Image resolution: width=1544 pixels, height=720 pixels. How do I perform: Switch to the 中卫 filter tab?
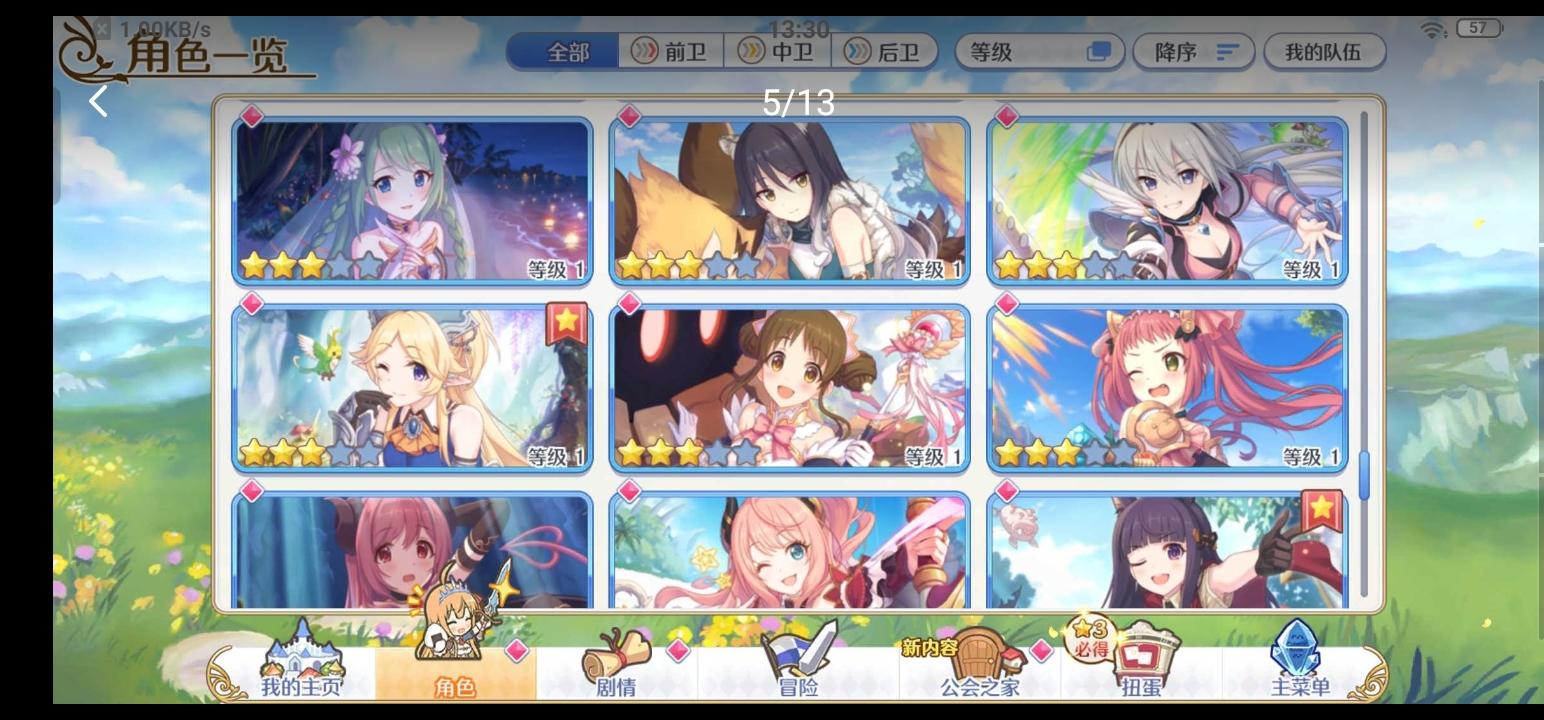780,52
